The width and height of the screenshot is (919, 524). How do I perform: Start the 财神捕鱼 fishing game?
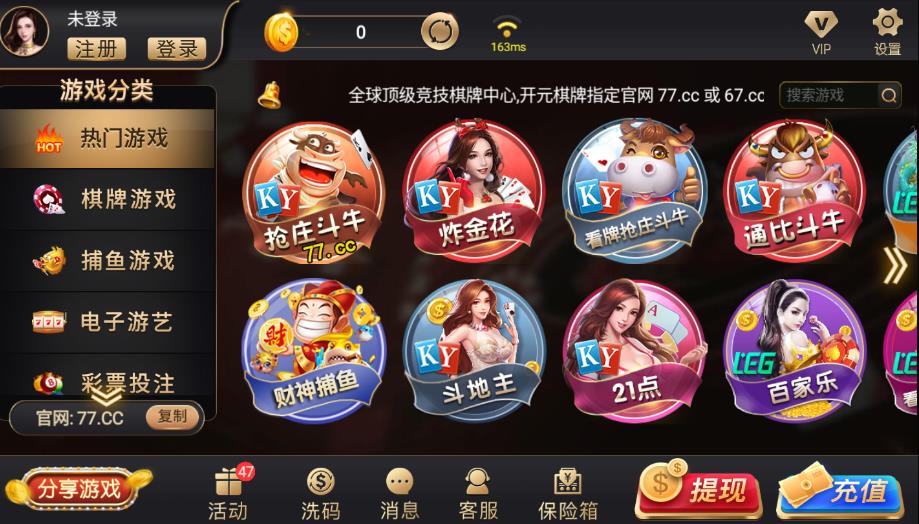coord(314,350)
